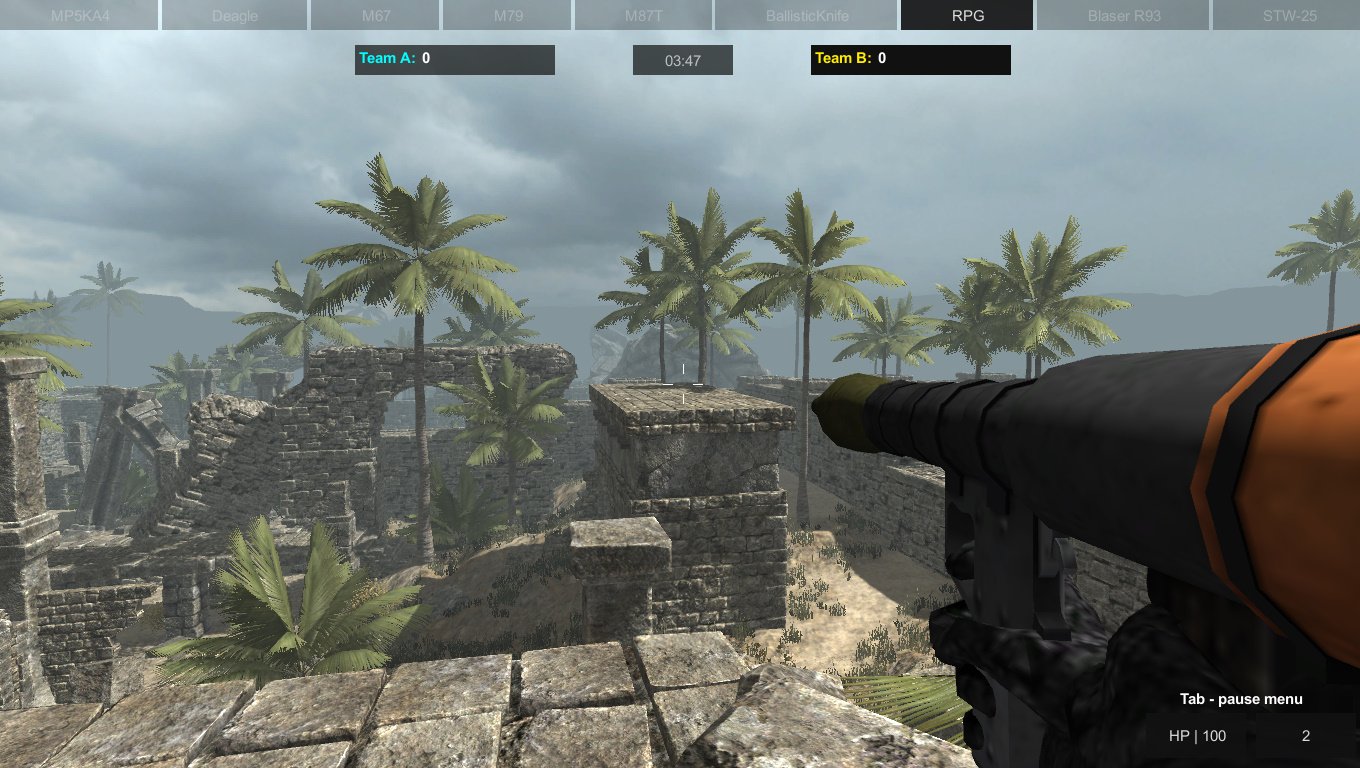Select the Deagle pistol slot
Image resolution: width=1360 pixels, height=768 pixels.
234,15
